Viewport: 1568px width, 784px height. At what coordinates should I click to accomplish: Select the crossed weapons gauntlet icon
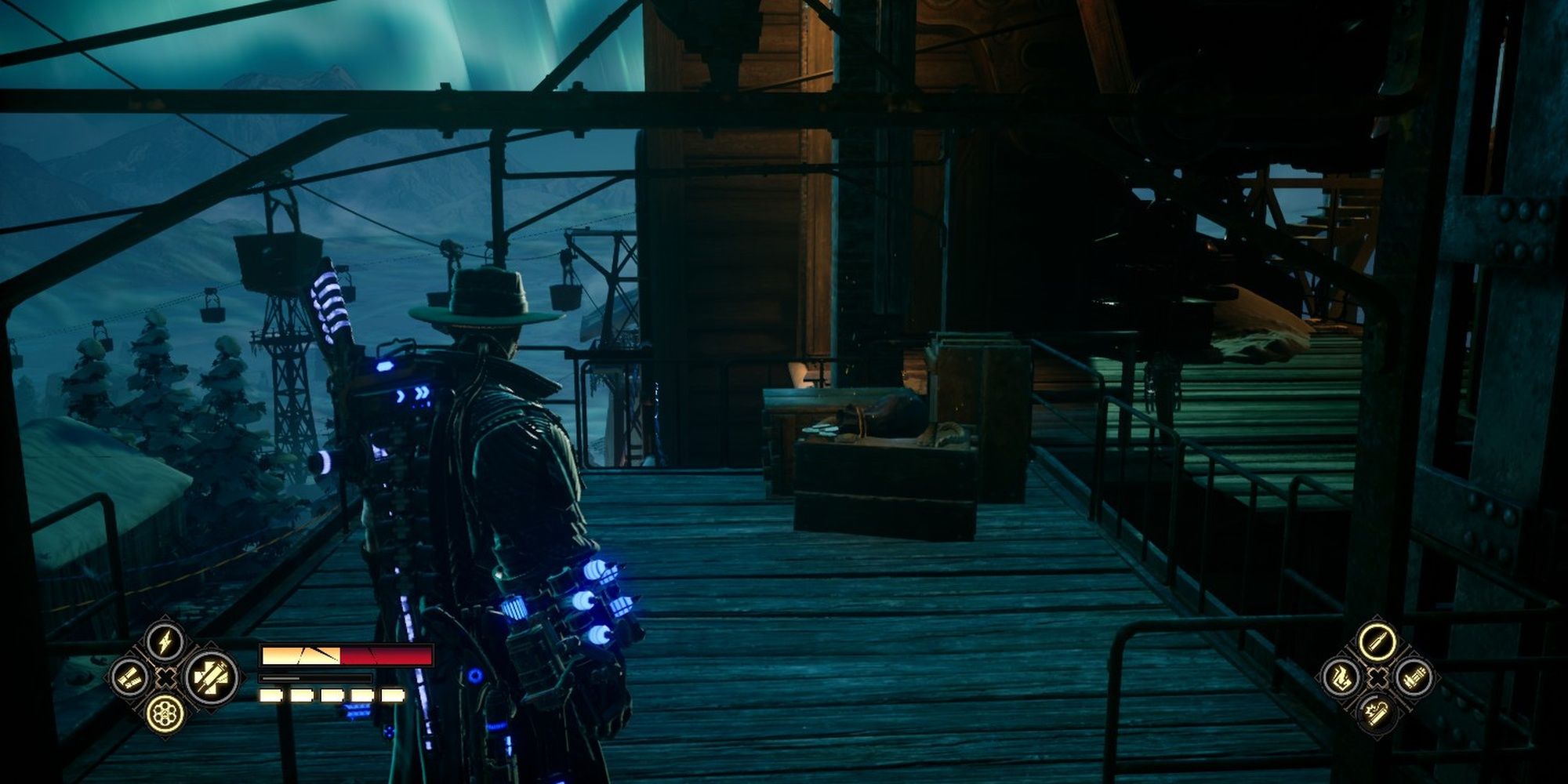tap(209, 677)
